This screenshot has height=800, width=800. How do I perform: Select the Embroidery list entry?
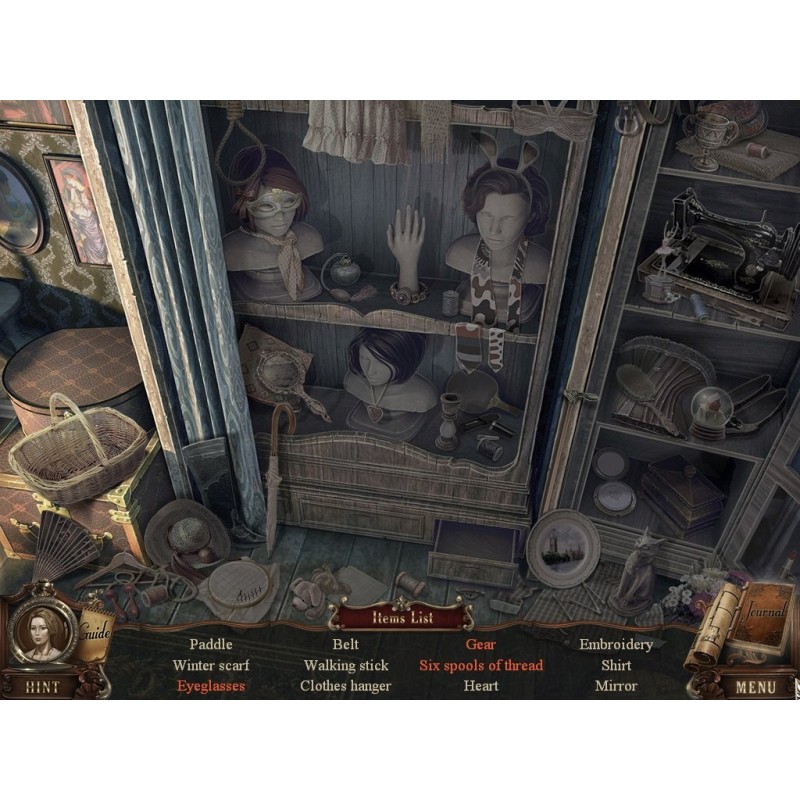[x=616, y=645]
